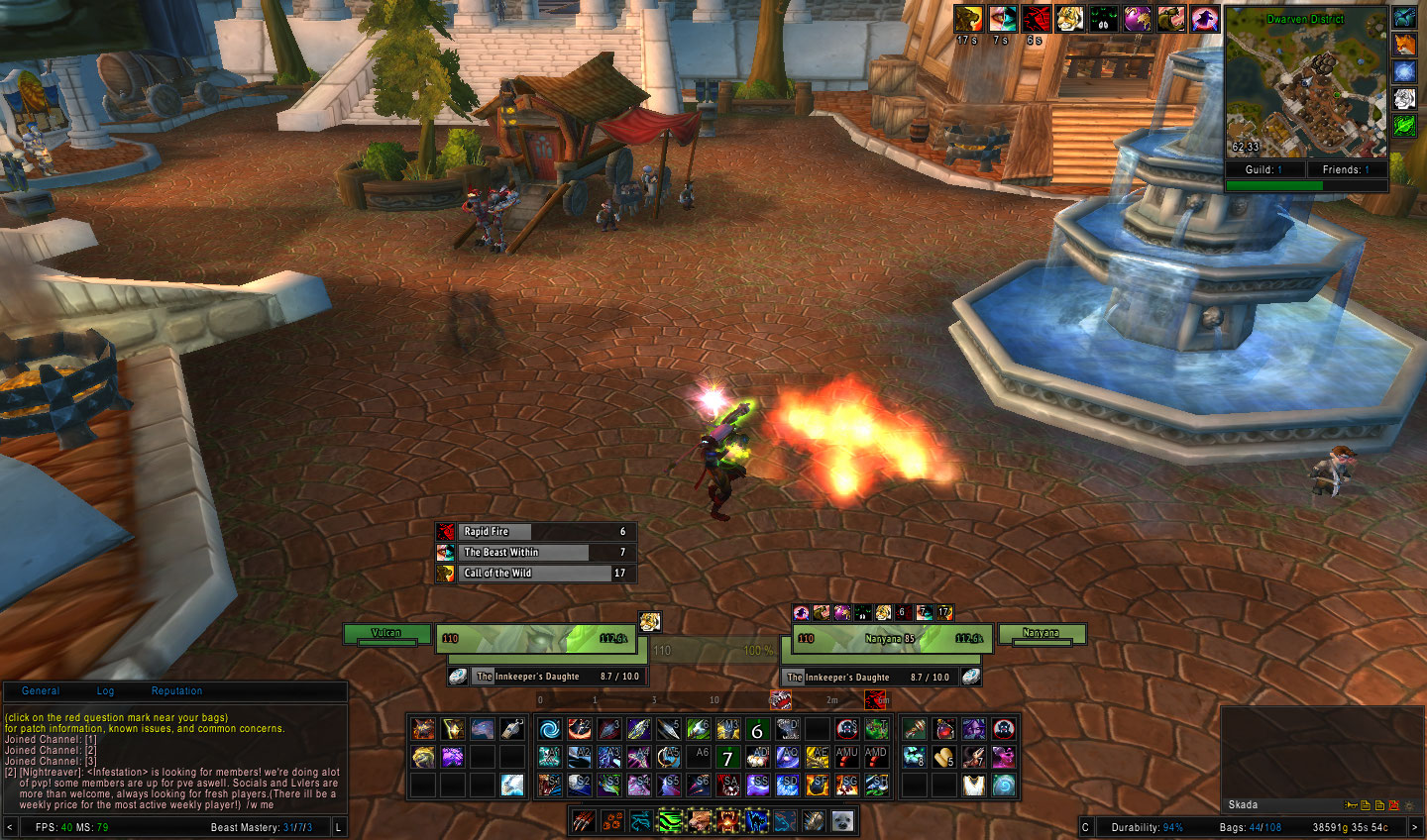Open the Log chat tab
This screenshot has width=1427, height=840.
pos(105,691)
